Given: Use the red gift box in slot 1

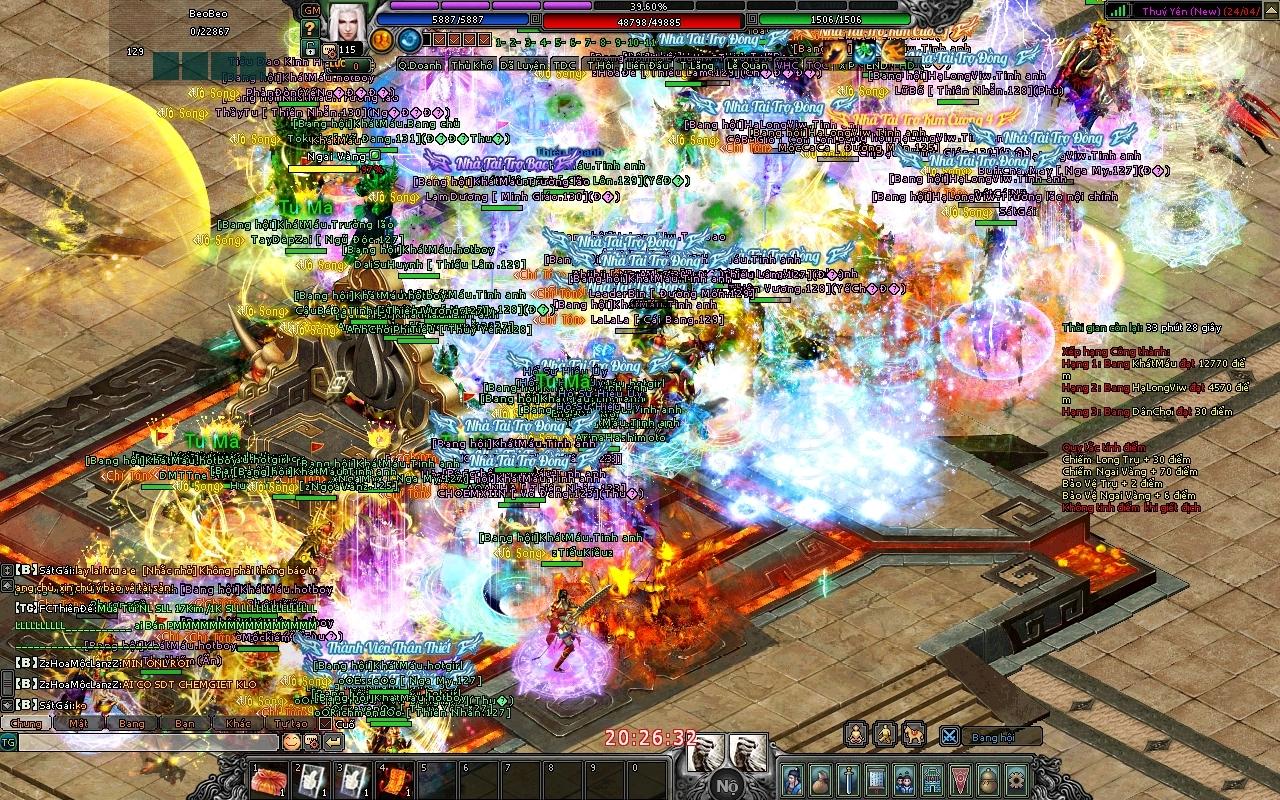Looking at the screenshot, I should [269, 780].
